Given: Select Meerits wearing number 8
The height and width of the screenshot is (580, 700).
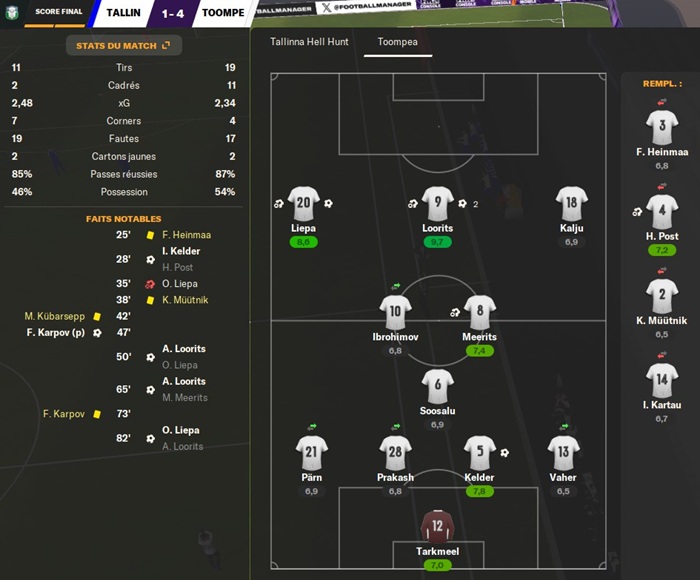Looking at the screenshot, I should [480, 312].
